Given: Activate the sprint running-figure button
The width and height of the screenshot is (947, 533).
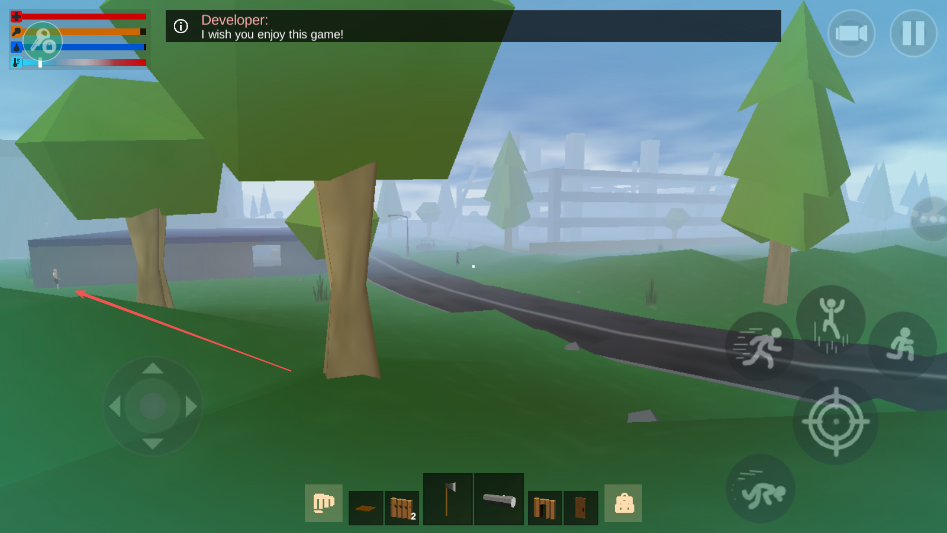Looking at the screenshot, I should coord(760,346).
